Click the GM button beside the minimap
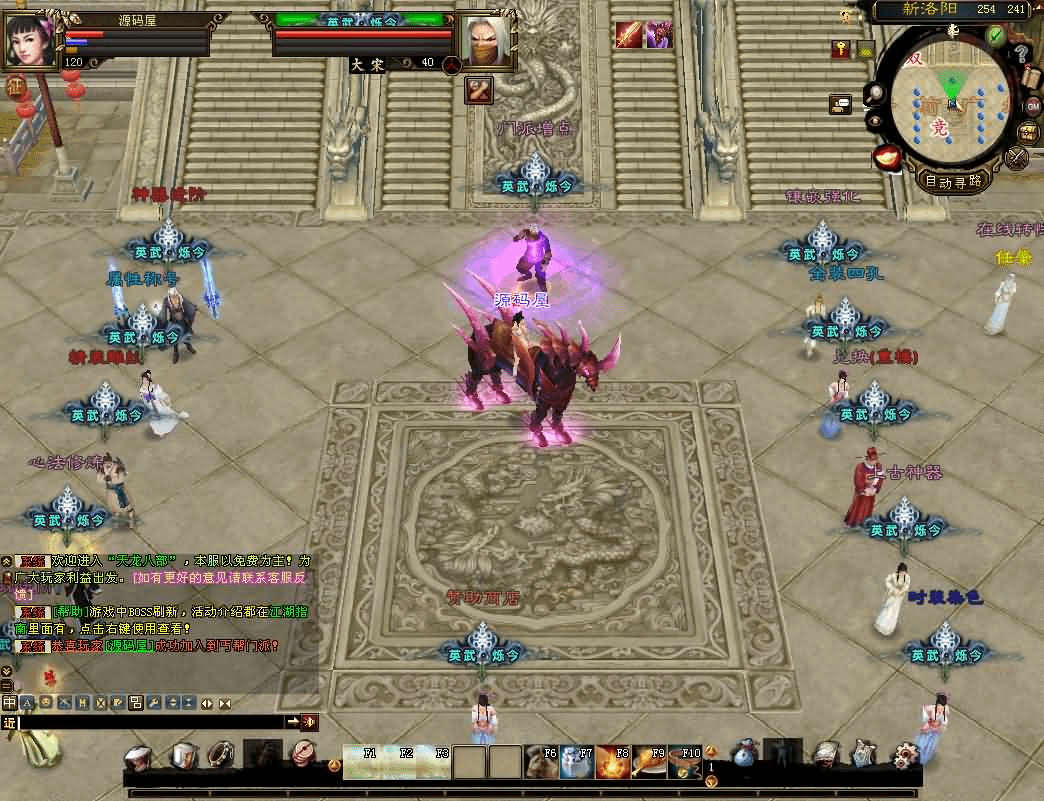1044x801 pixels. click(x=1032, y=106)
